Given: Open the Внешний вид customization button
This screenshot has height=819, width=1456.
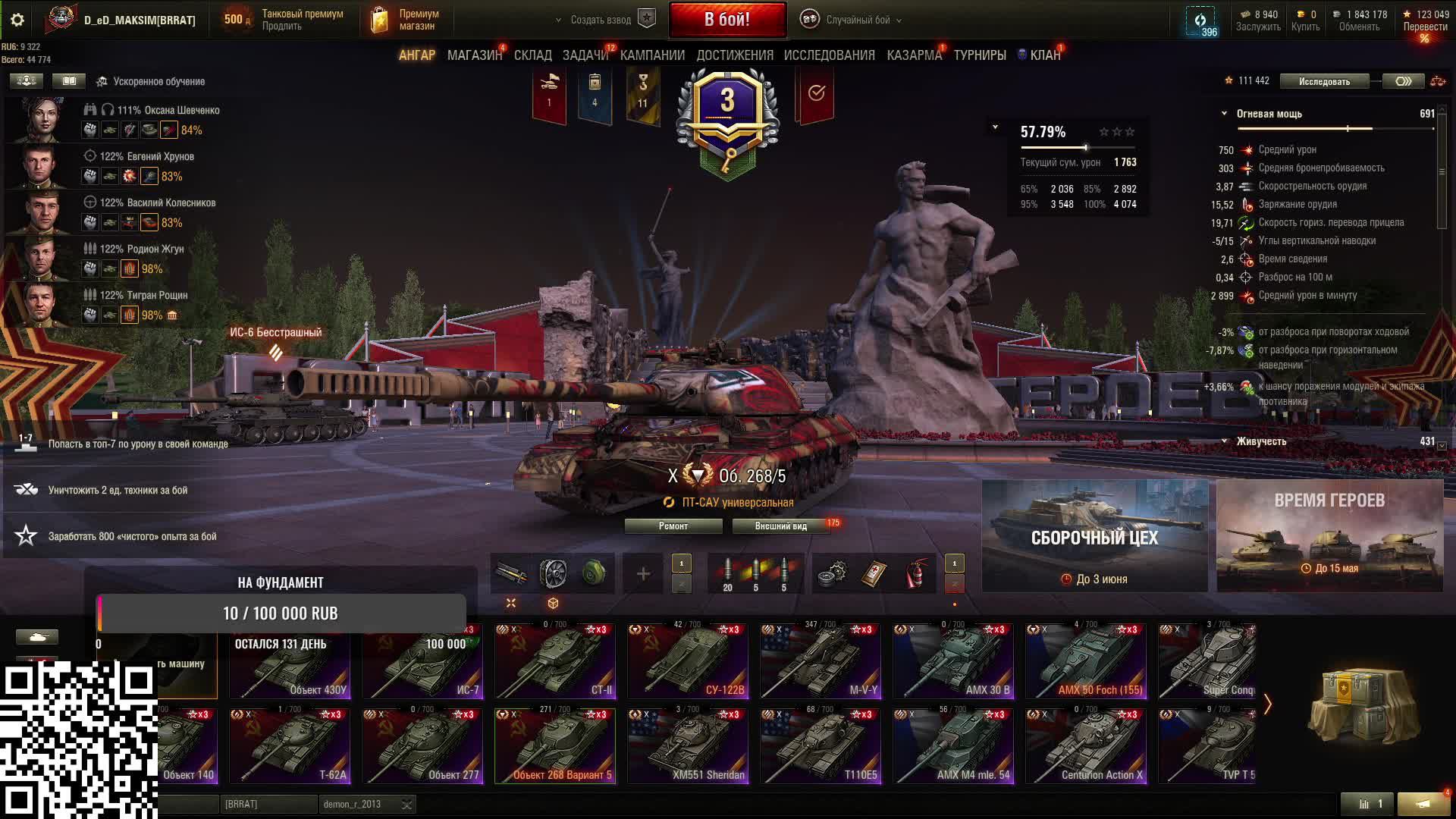Looking at the screenshot, I should pyautogui.click(x=780, y=526).
